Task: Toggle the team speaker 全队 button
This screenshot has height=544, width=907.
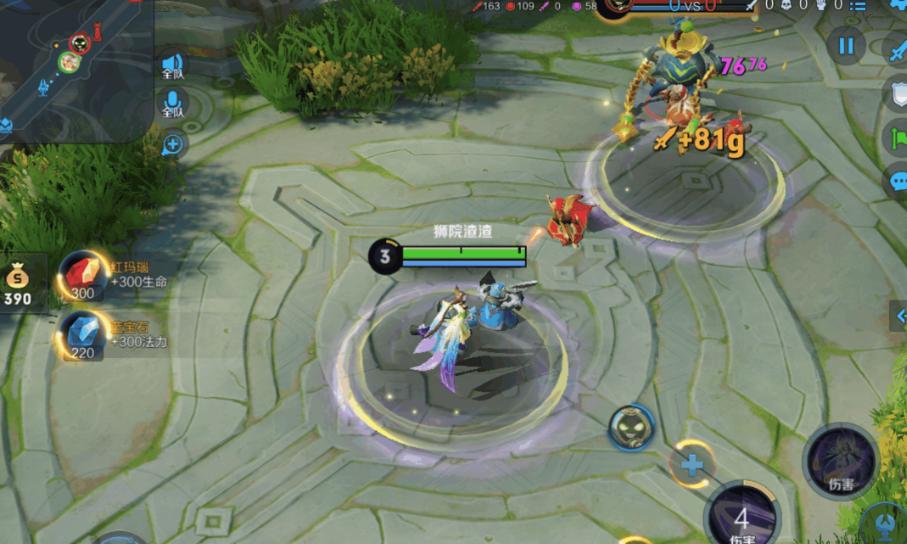Action: [x=173, y=67]
